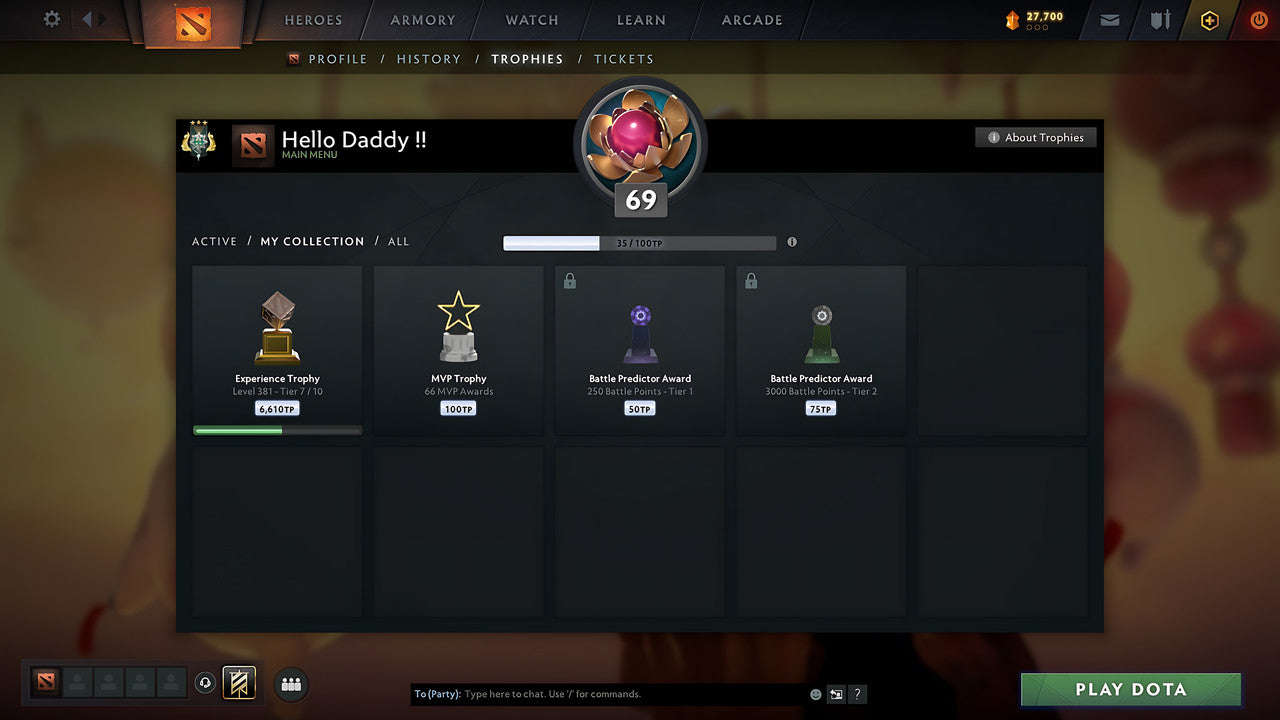Screen dimensions: 1280x720
Task: Open your inbox mail icon
Action: (1108, 20)
